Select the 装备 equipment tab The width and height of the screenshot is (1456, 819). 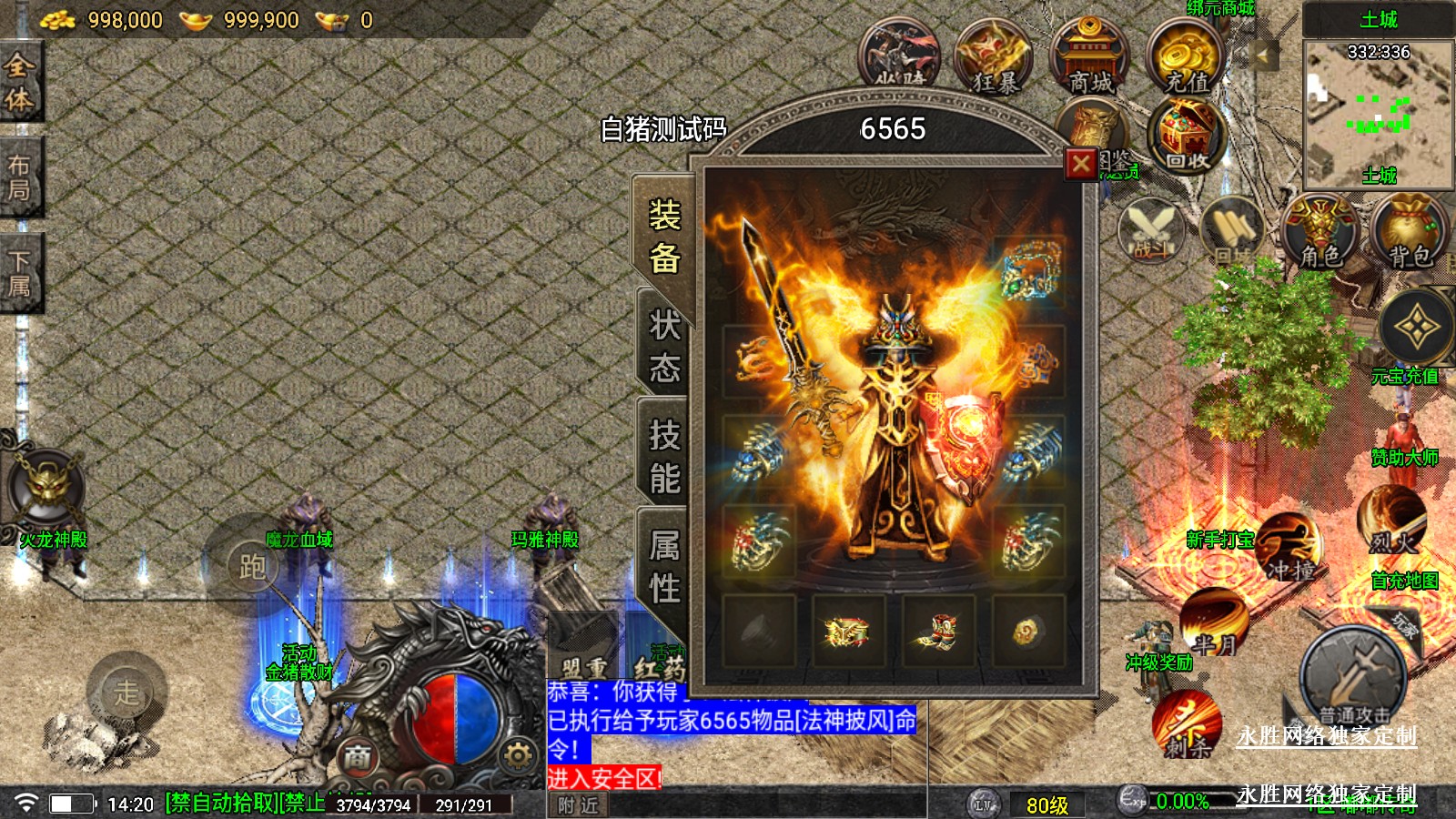click(x=664, y=237)
